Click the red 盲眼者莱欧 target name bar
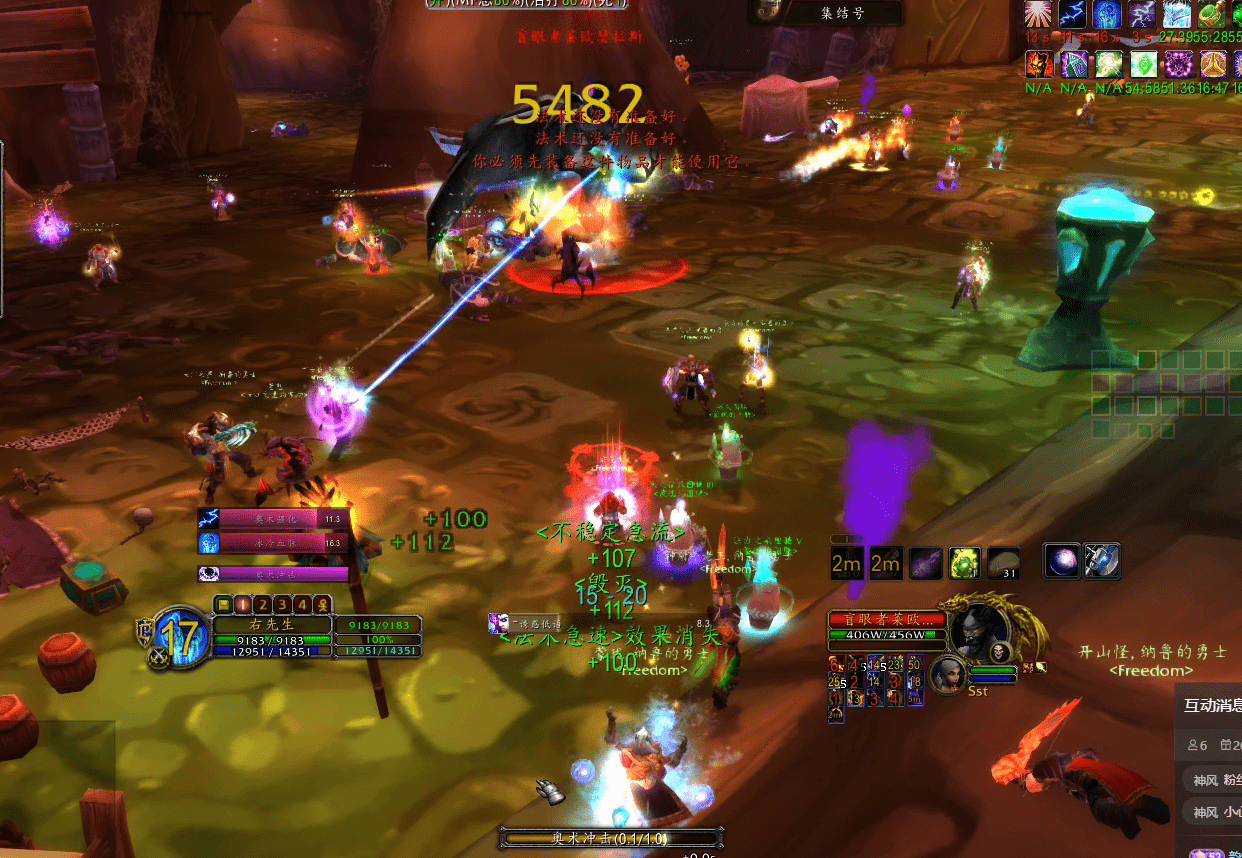 point(887,619)
